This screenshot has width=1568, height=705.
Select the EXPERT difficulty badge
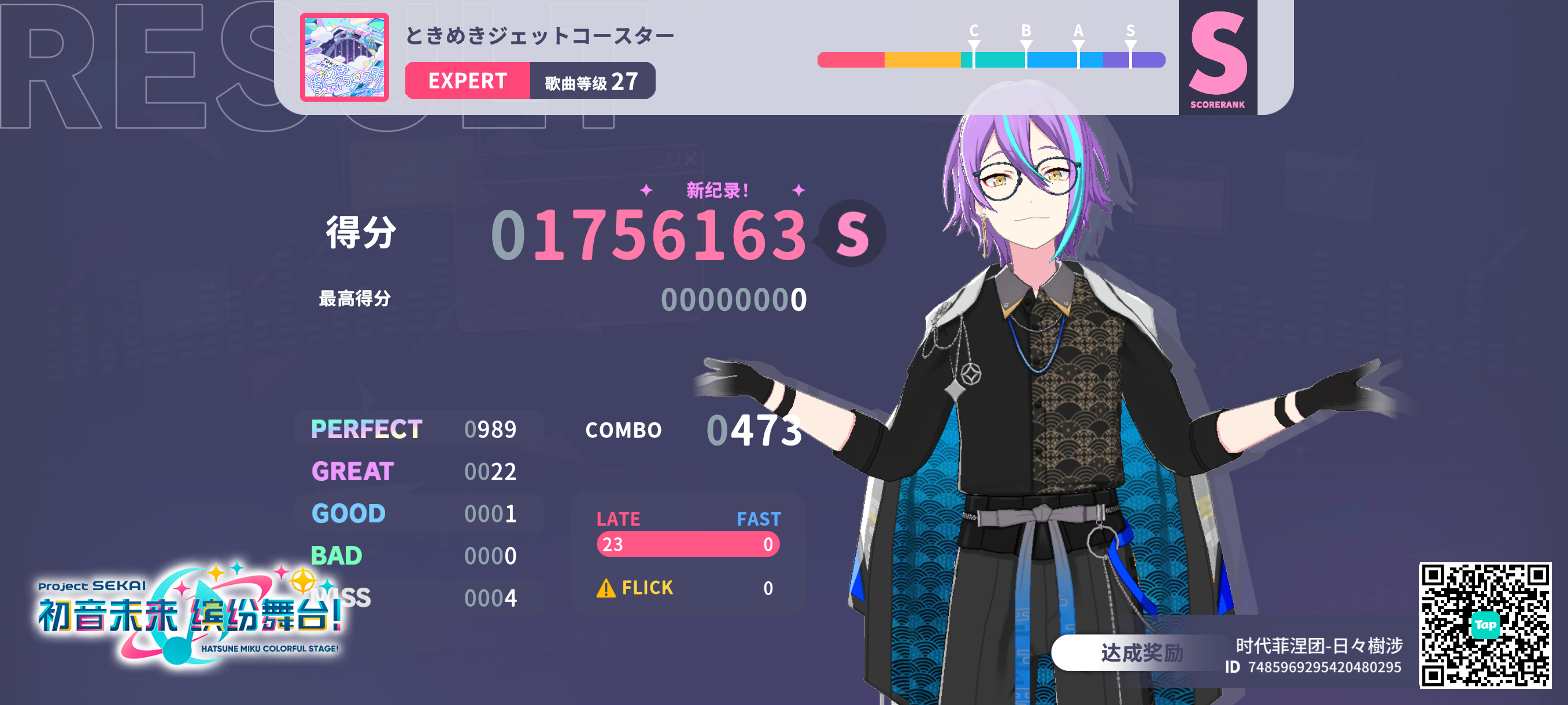(x=469, y=81)
